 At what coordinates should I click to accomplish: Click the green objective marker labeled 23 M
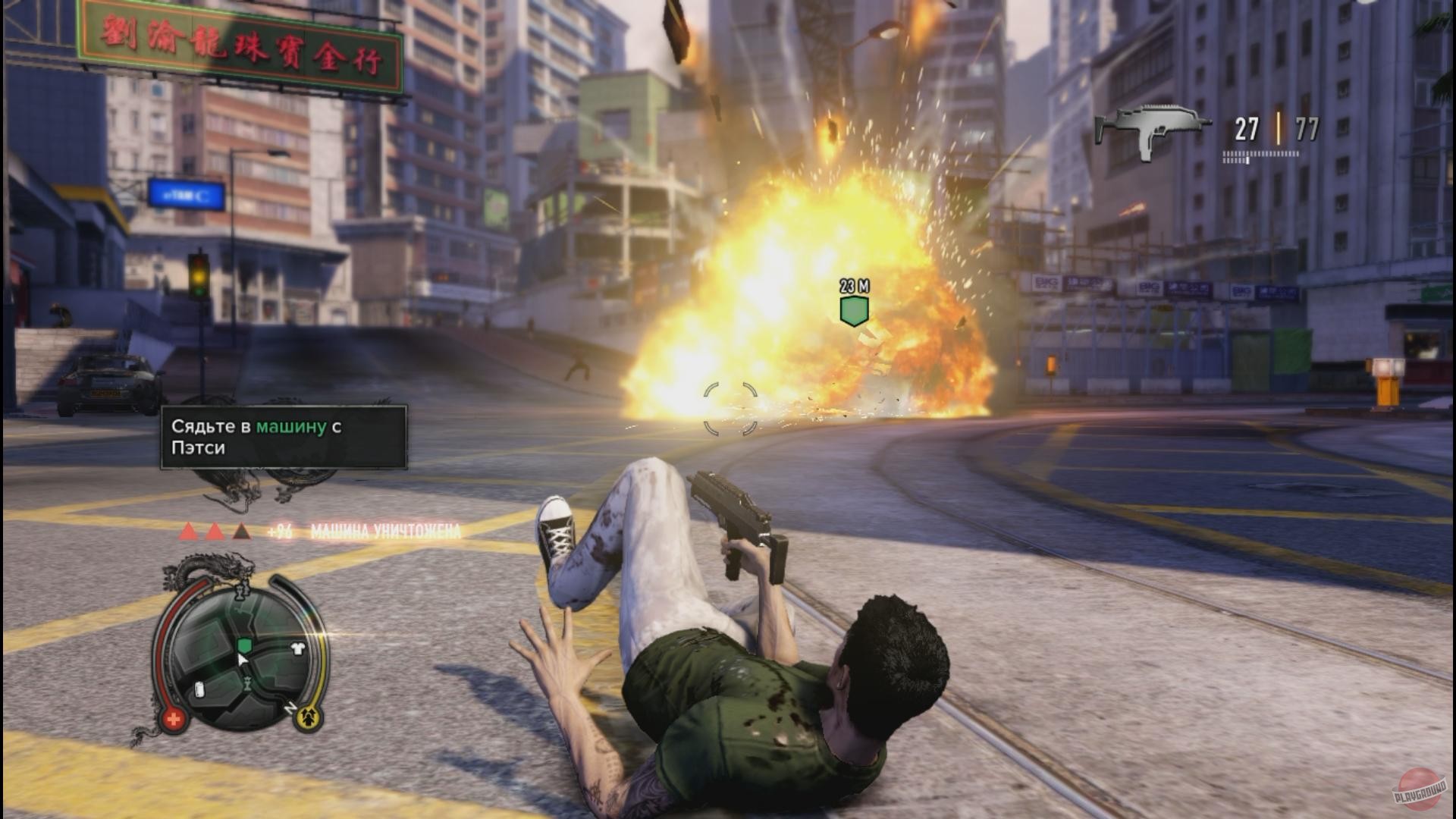click(x=854, y=310)
